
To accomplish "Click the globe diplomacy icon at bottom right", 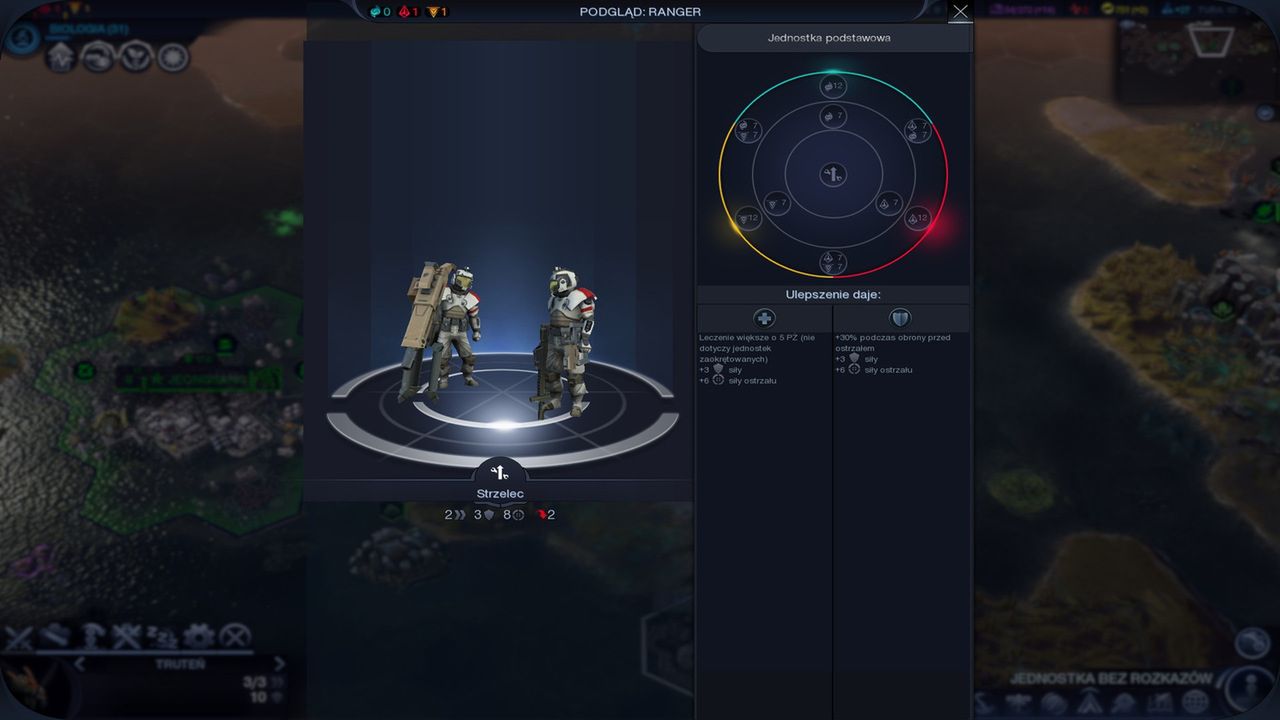I will (1195, 703).
